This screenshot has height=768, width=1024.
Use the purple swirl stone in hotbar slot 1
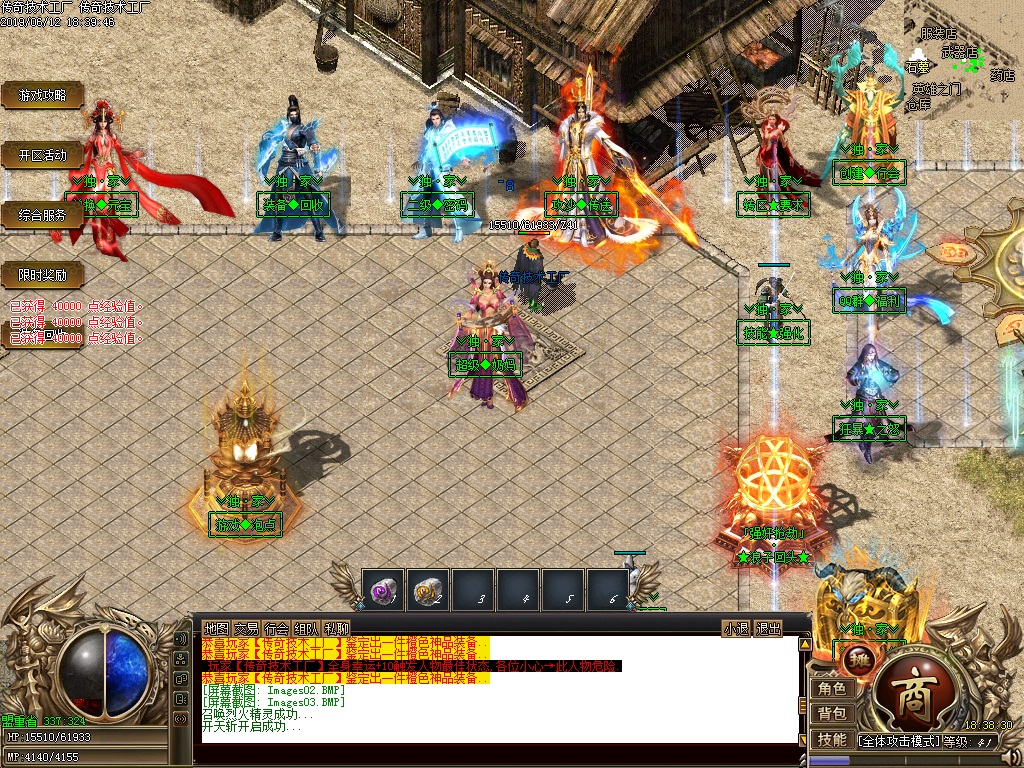pos(382,590)
